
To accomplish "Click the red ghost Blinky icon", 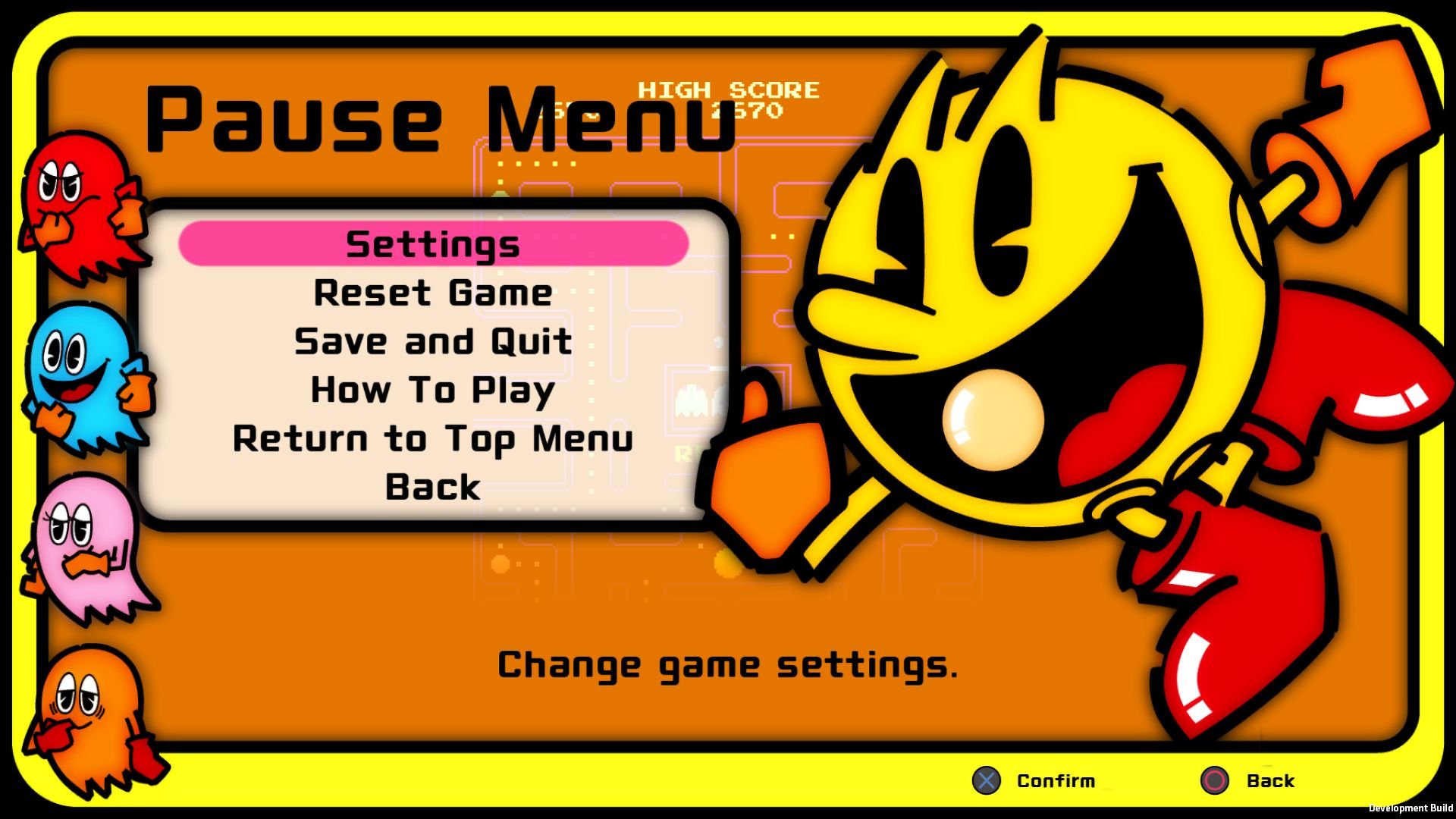I will (83, 205).
